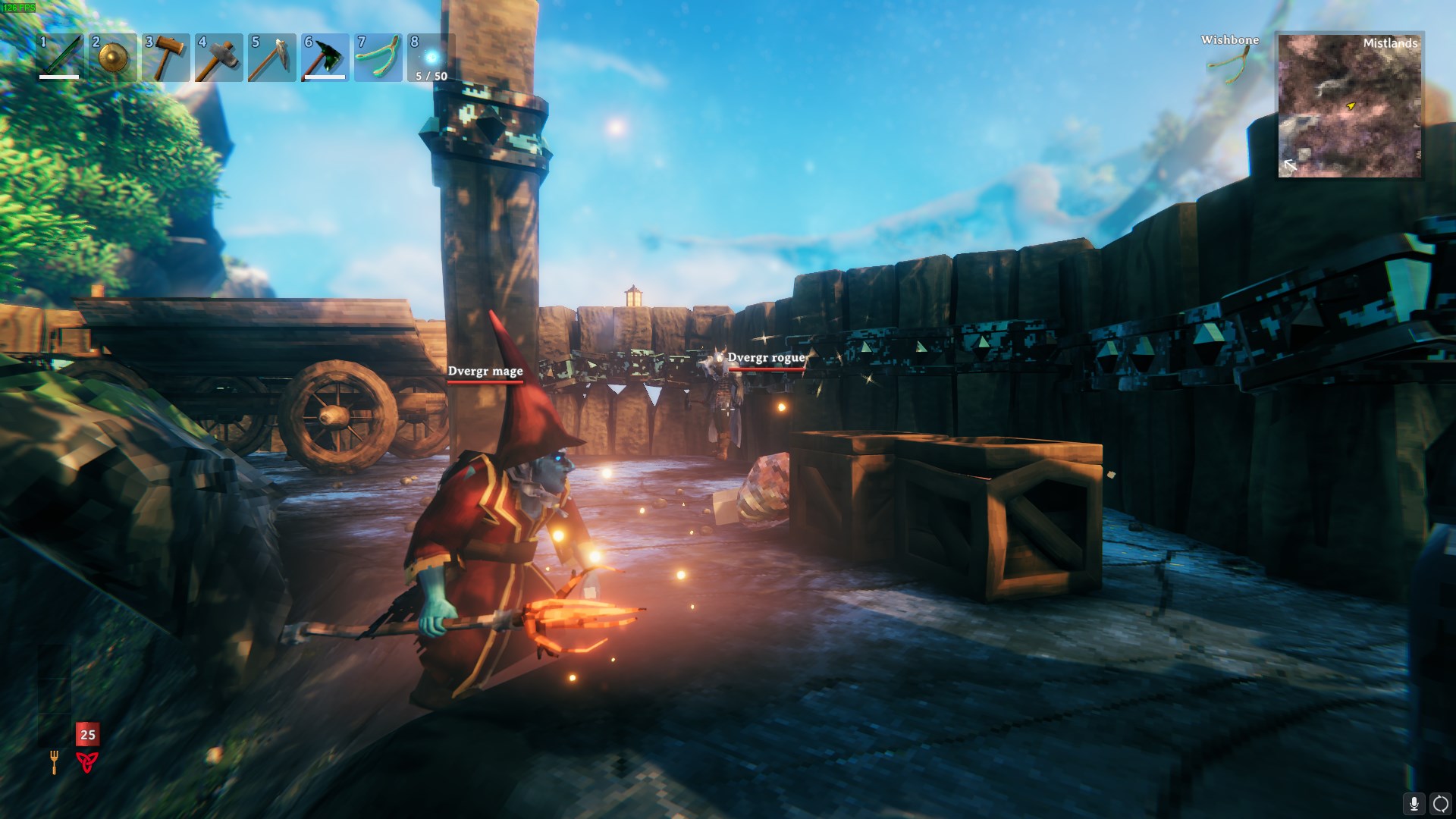Equip the green-bladed axe in slot 6

(x=325, y=58)
